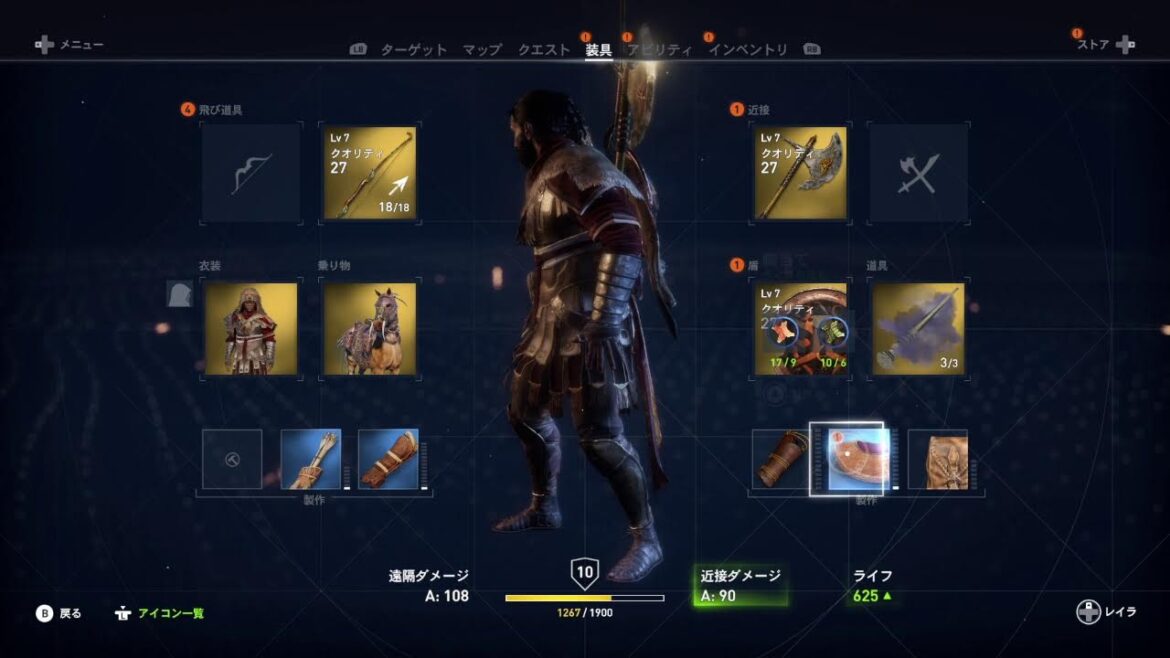The image size is (1170, 658).
Task: Select the 装具 gear tab
Action: (599, 50)
